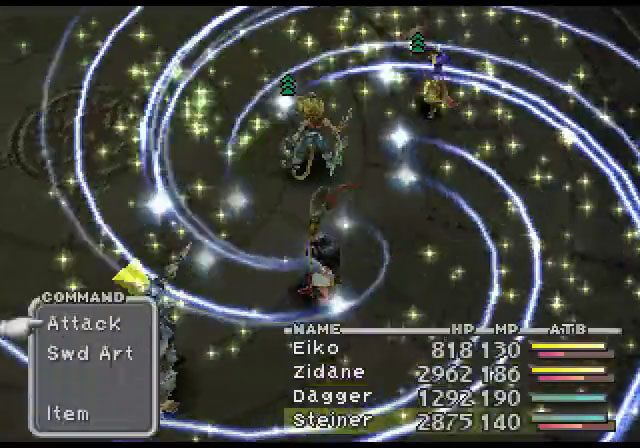Select Eiko in the party list
The width and height of the screenshot is (640, 448).
click(x=316, y=348)
